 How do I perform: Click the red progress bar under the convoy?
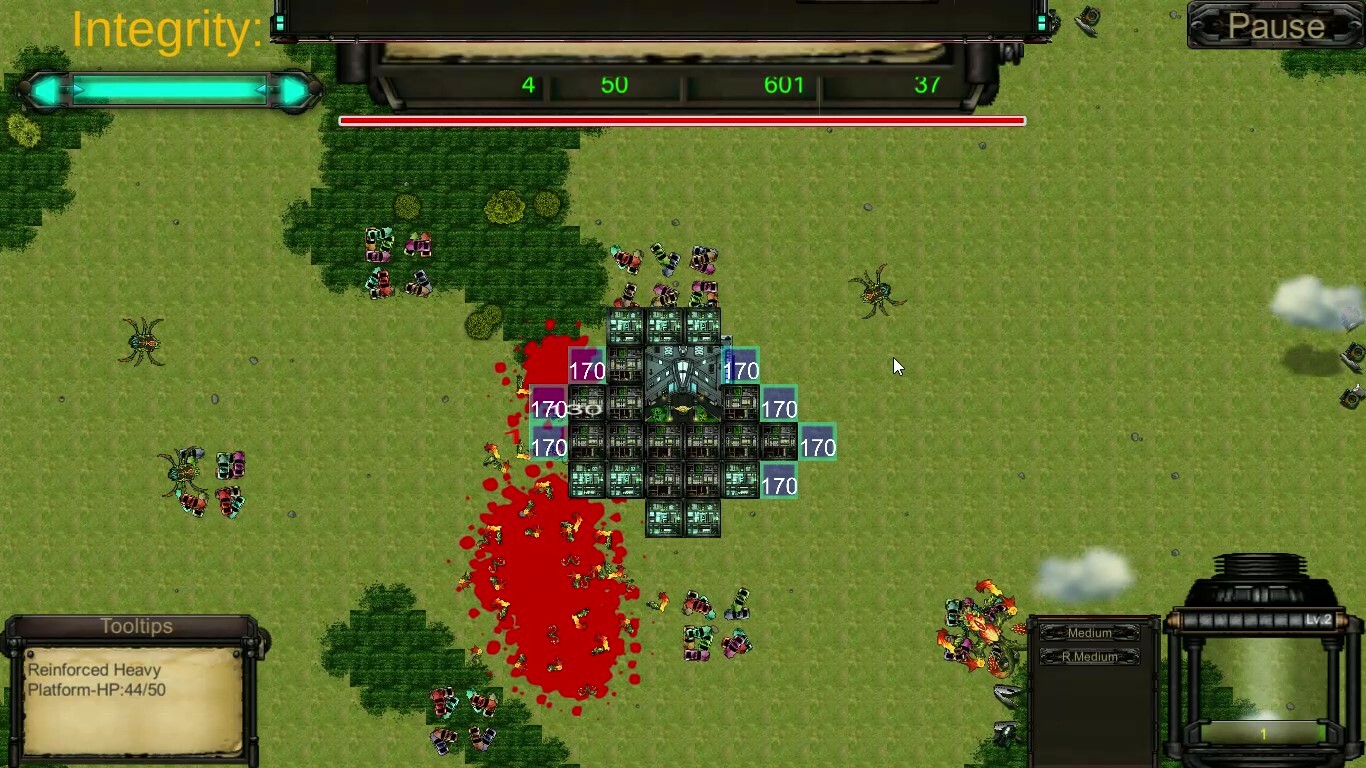(683, 120)
